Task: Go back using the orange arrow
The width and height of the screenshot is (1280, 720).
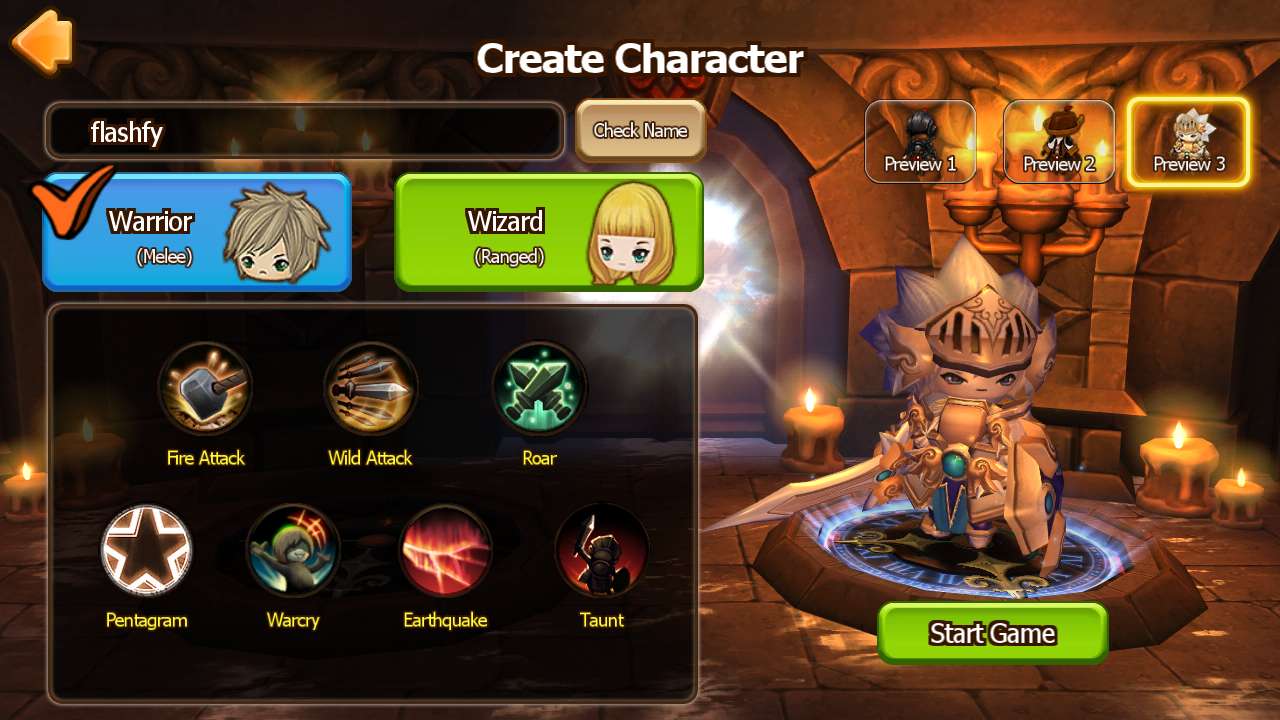Action: pos(43,41)
